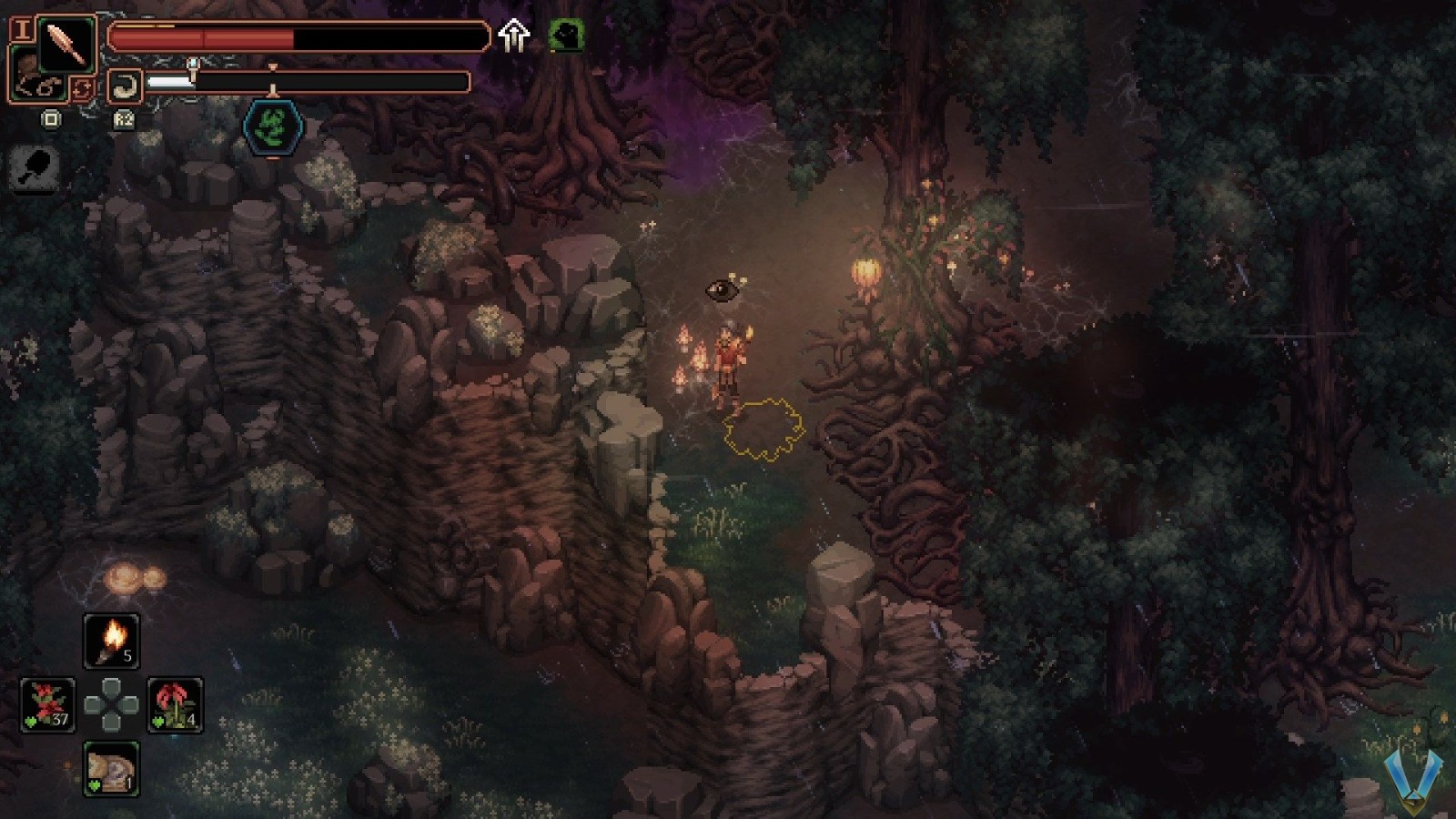Screen dimensions: 1456x819
Task: Use the bread loaf item slot
Action: (x=112, y=768)
